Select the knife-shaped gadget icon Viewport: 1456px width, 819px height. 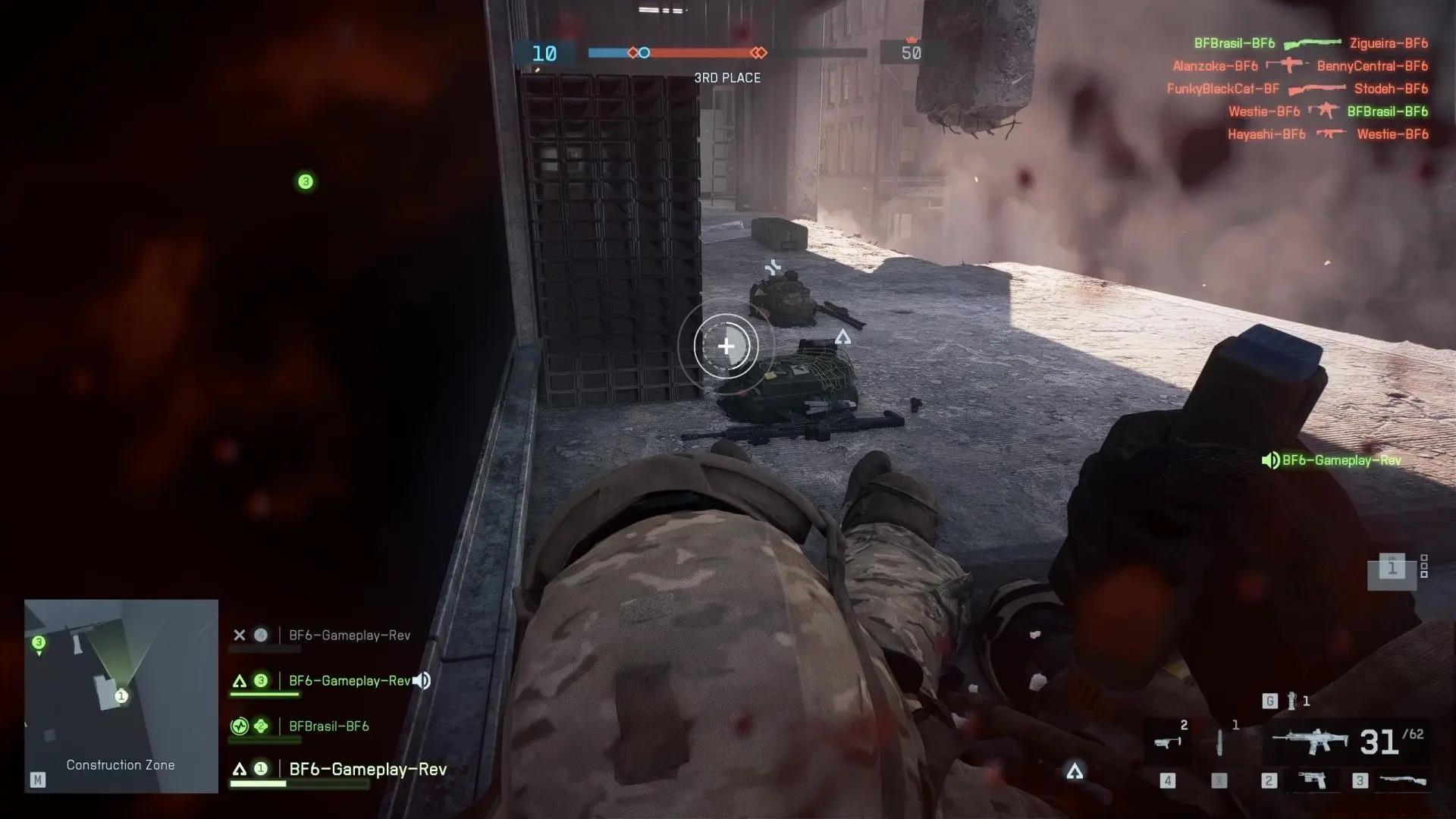[1219, 742]
